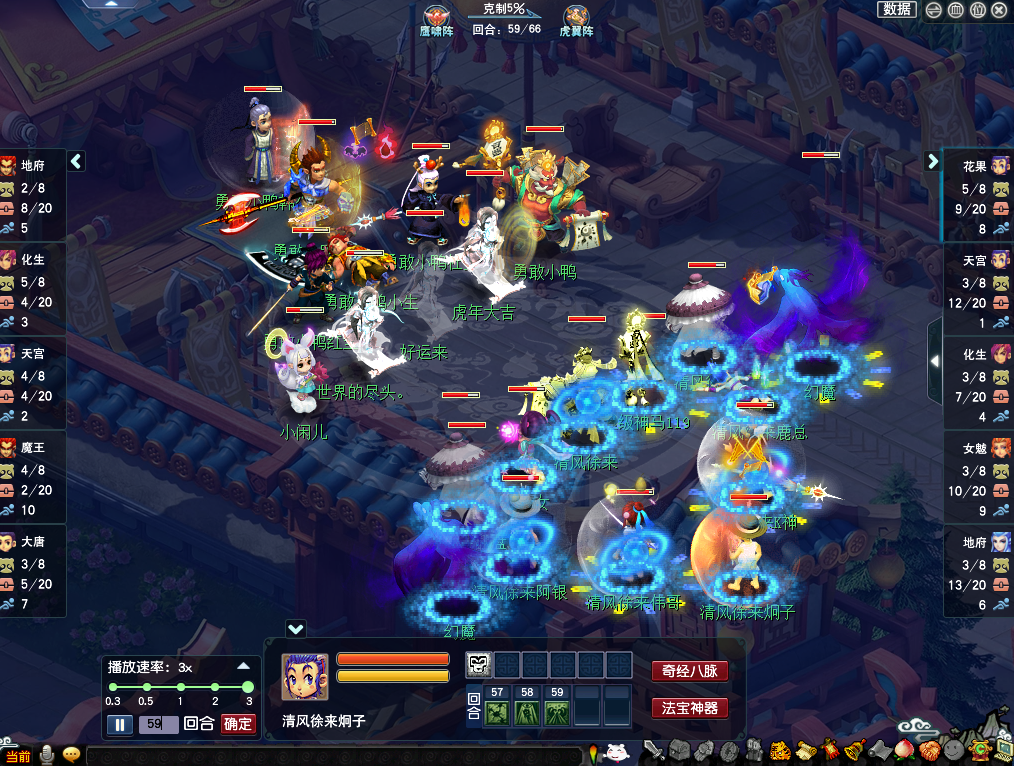
Task: Close the battle replay window
Action: (x=1000, y=9)
